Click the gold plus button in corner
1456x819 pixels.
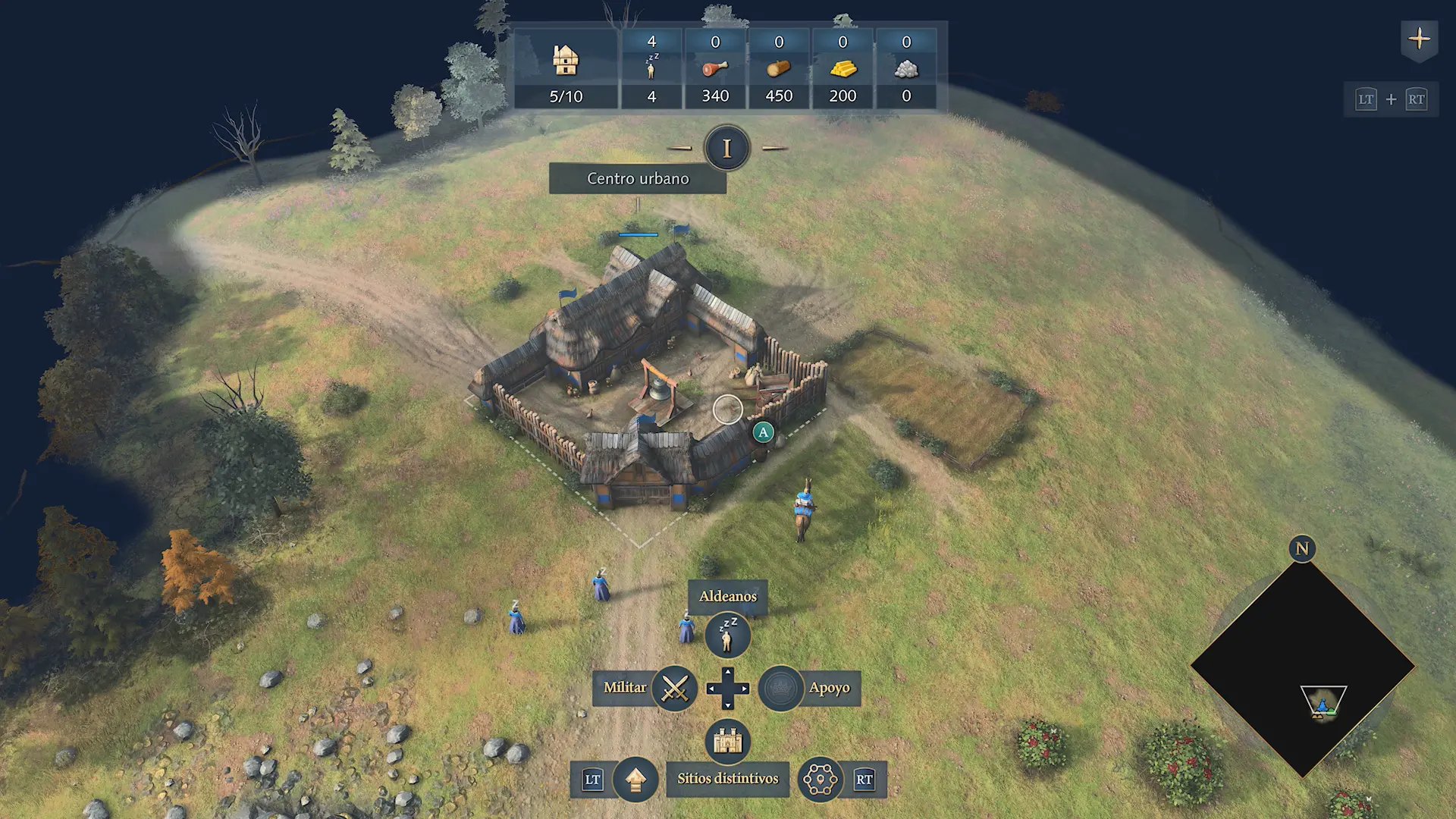point(1419,39)
